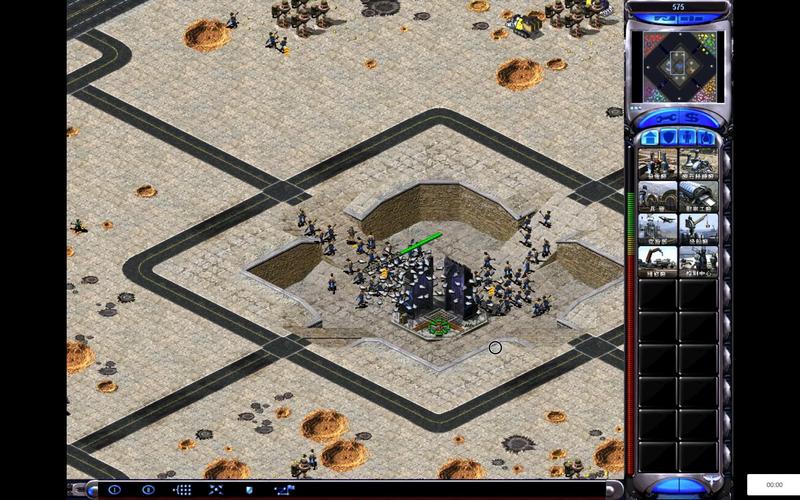800x500 pixels.
Task: Activate the guard shield button on command bar
Action: 249,490
